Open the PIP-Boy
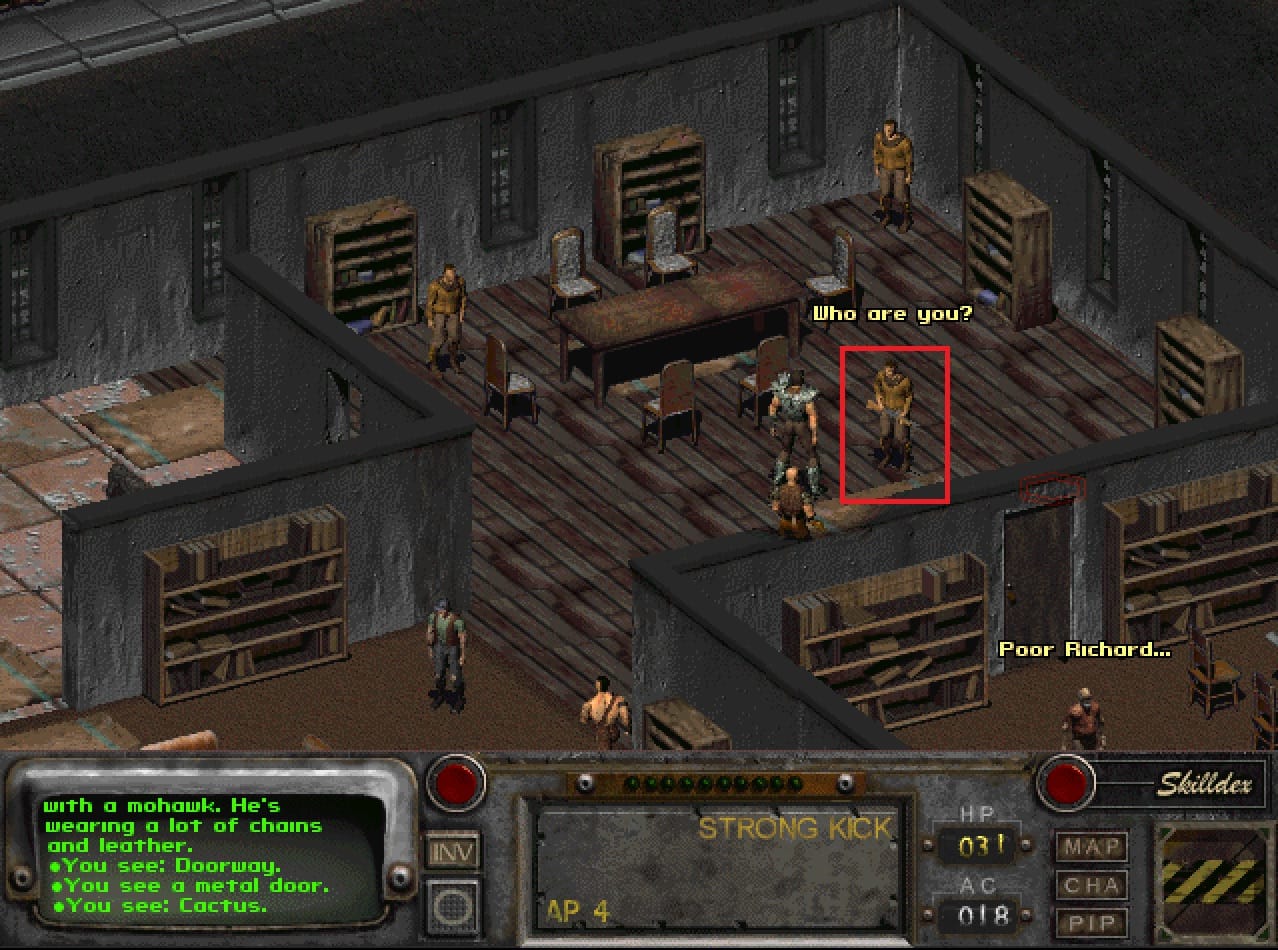 coord(1090,923)
